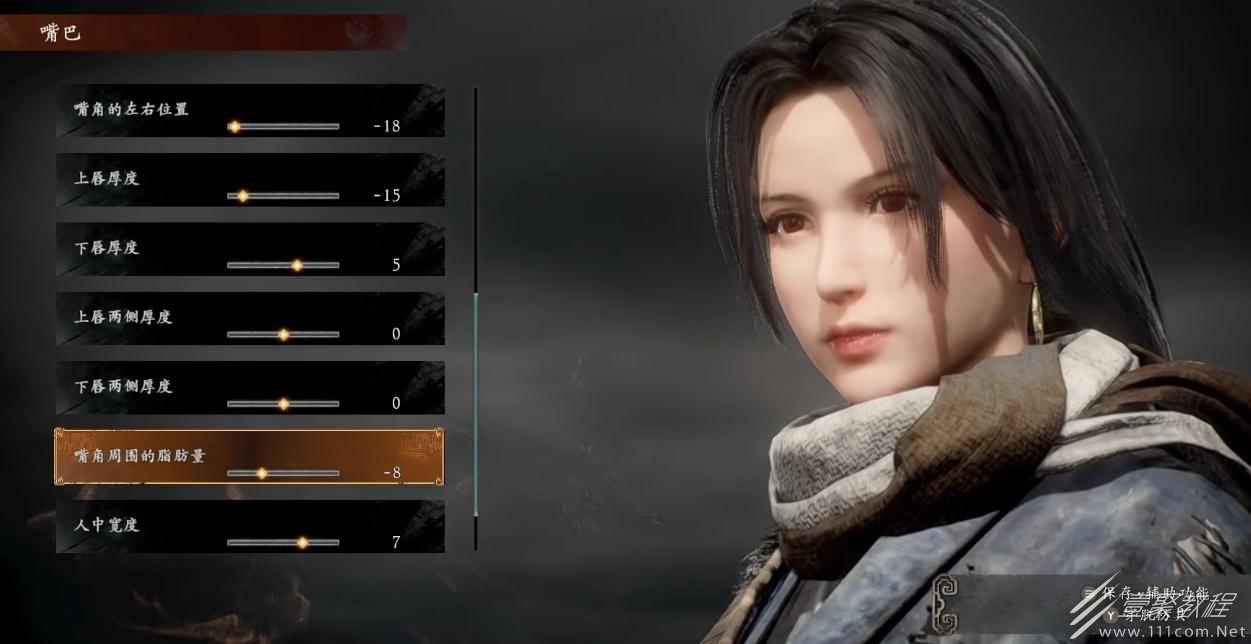
Task: Select the 人中宽度 option row
Action: [x=250, y=527]
